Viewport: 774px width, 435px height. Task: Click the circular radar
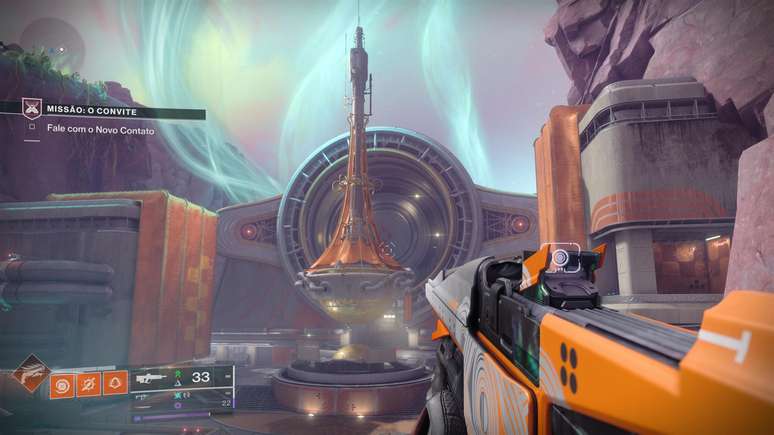tap(50, 45)
